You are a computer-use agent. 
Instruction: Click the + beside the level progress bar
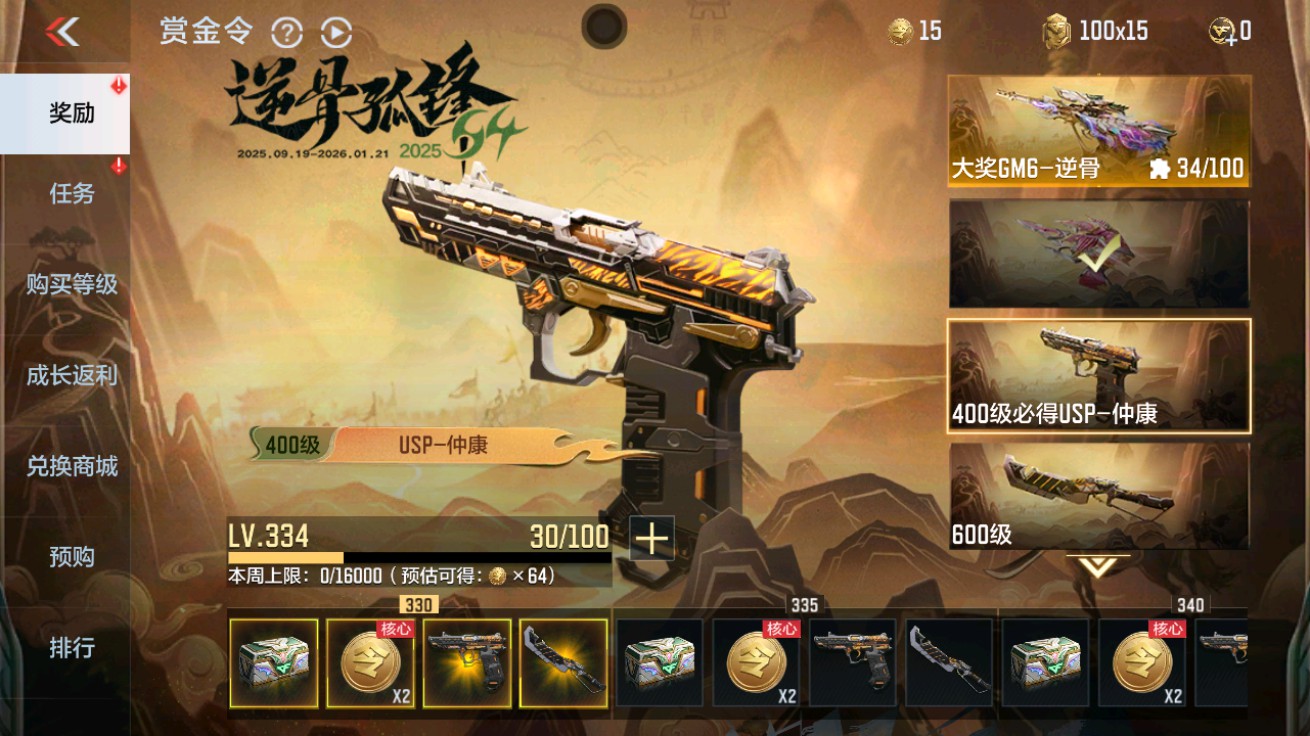click(x=650, y=538)
